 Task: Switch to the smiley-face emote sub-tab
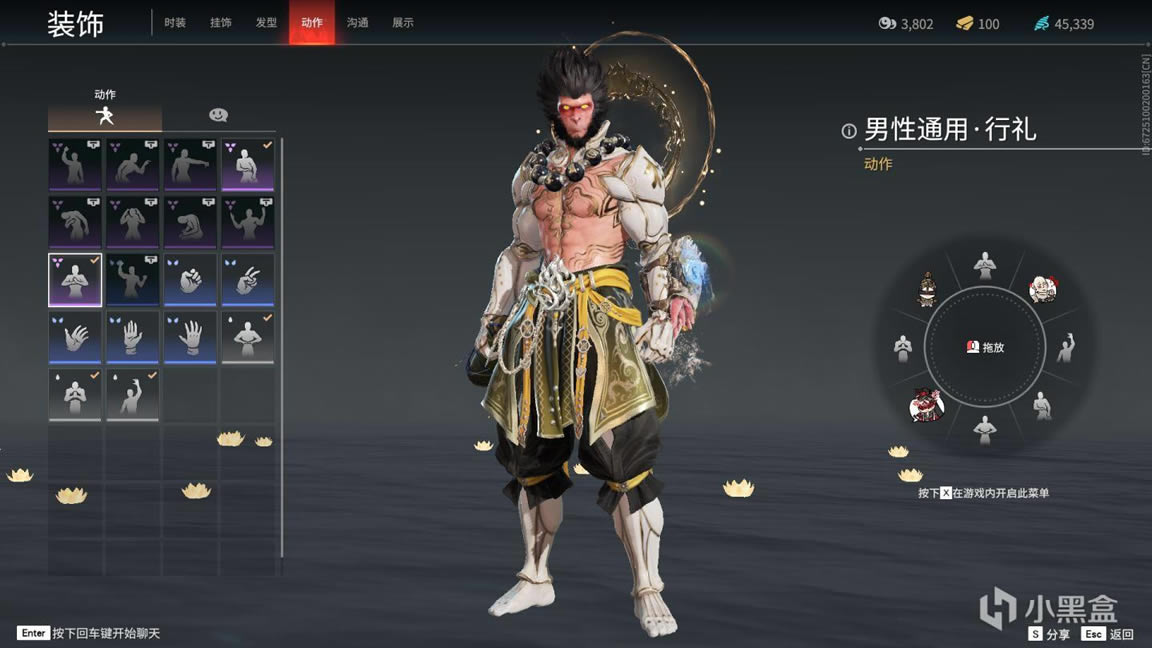[218, 116]
